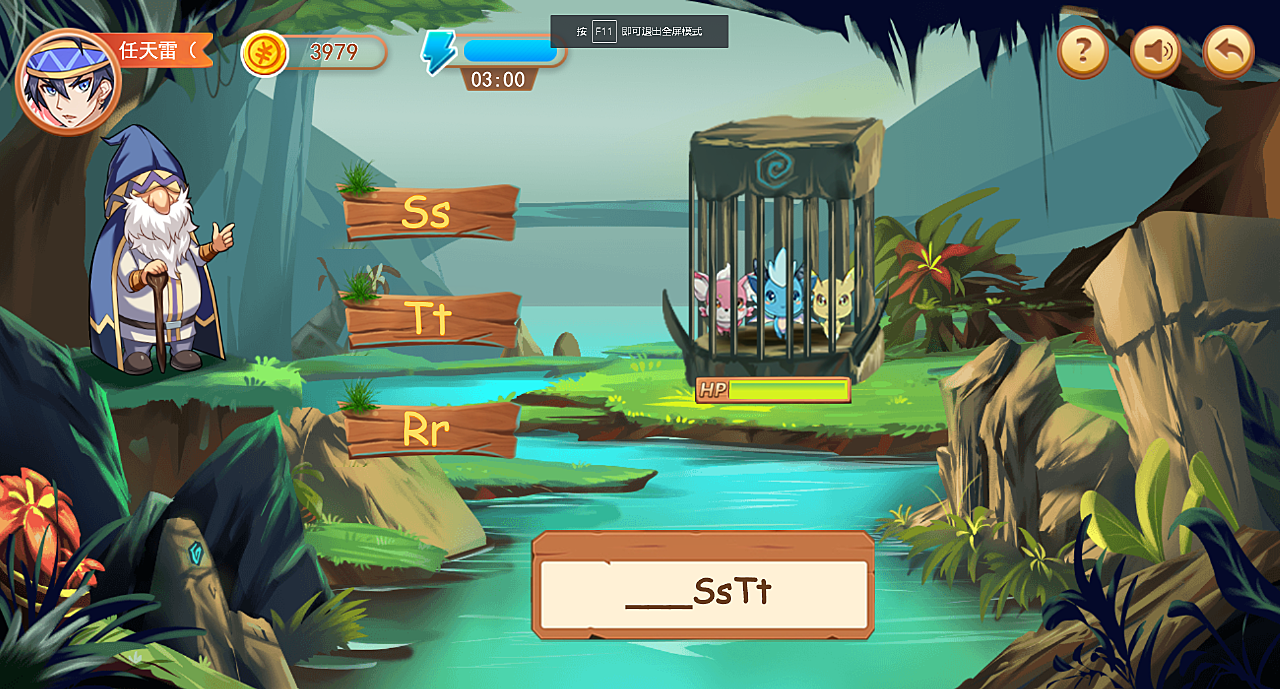Go back with the return arrow button
Screen dimensions: 1280x689
pos(1228,51)
